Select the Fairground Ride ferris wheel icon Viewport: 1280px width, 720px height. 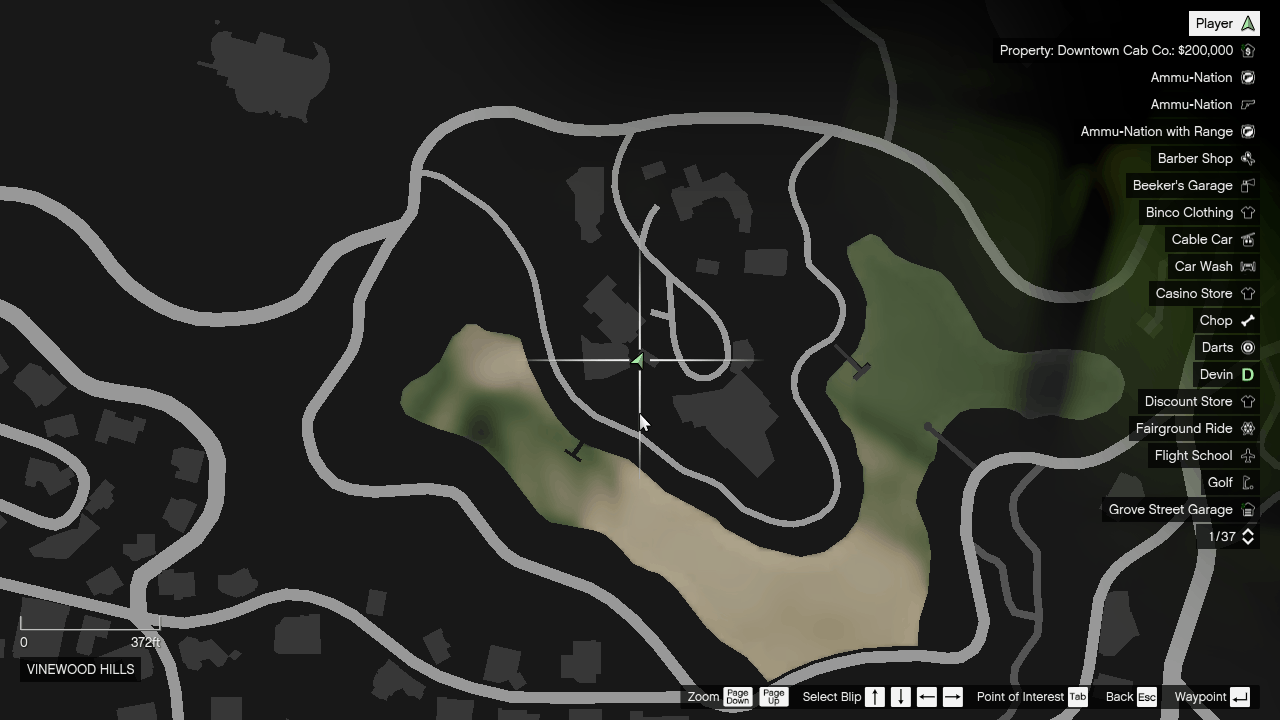[x=1246, y=428]
